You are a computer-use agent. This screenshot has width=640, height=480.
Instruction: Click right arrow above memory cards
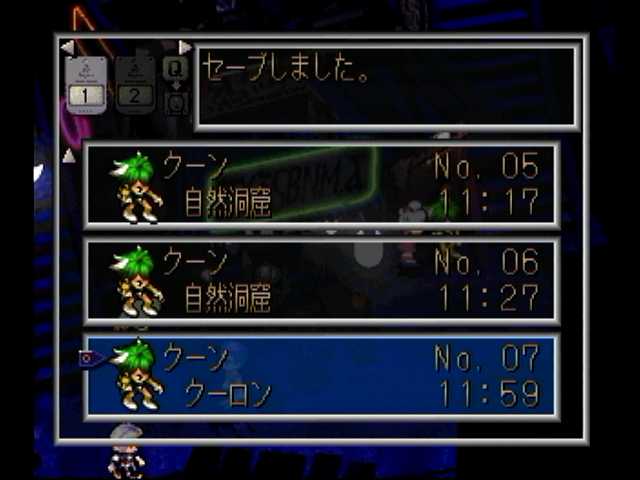(184, 47)
